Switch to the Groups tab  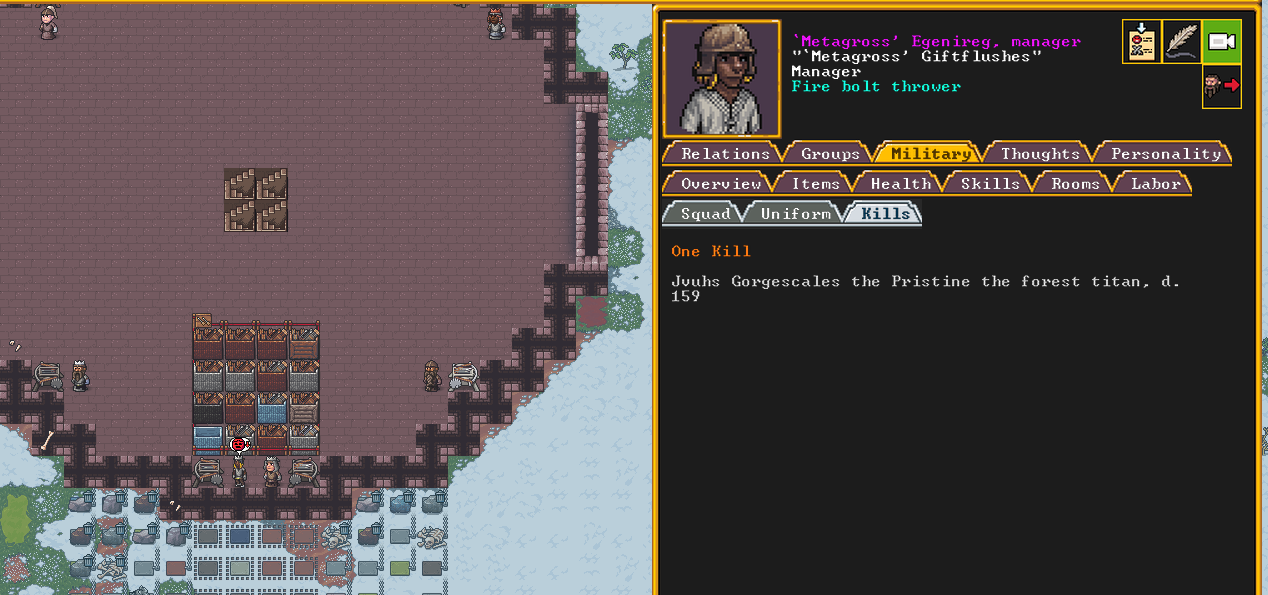coord(830,154)
